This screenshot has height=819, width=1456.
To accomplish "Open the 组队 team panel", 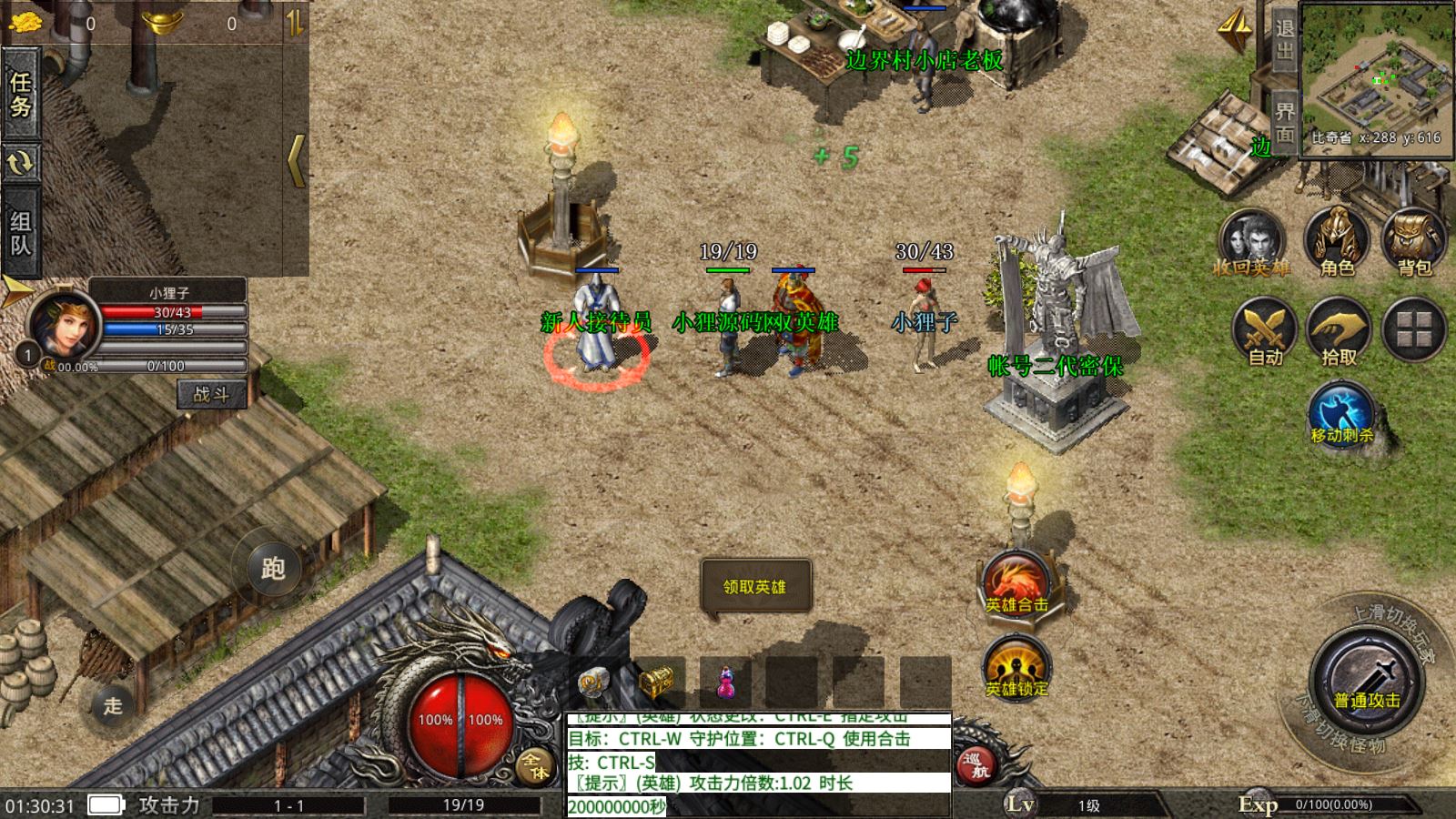I will tap(20, 232).
